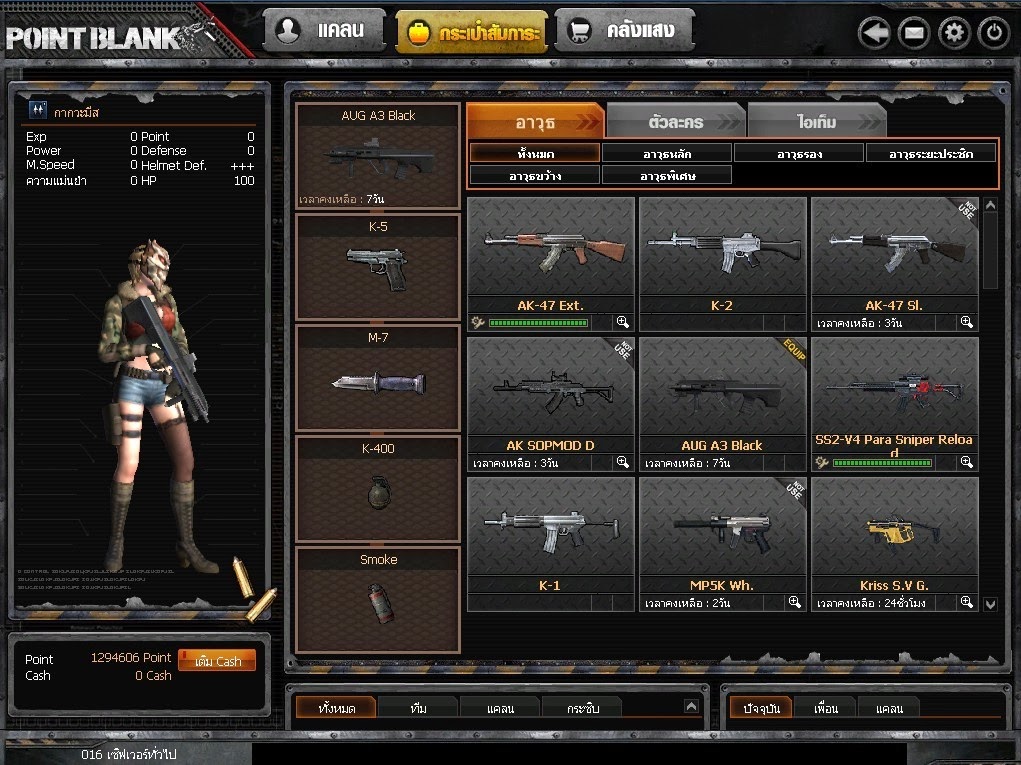
Task: Choose the K-2 rifle tile
Action: 722,255
